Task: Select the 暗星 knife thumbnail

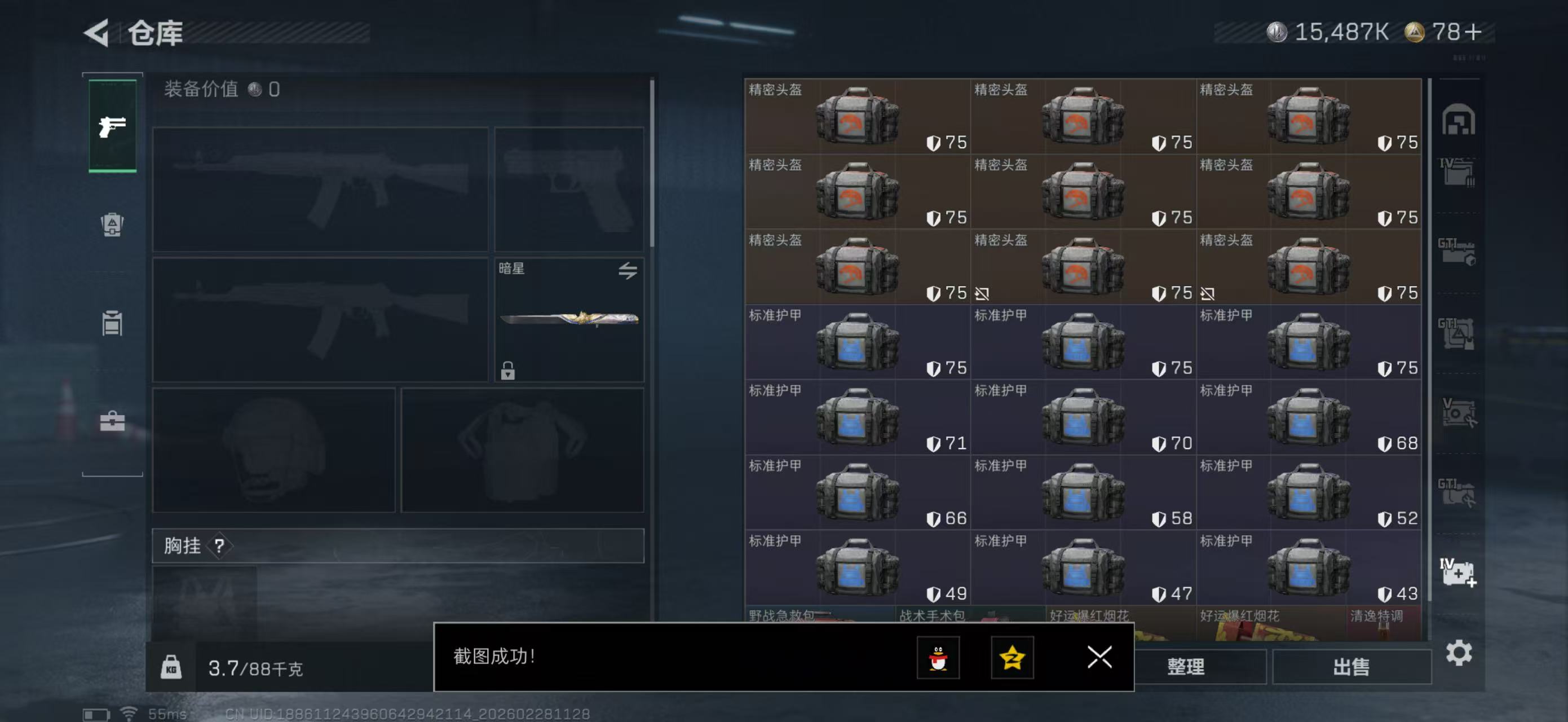Action: coord(569,321)
